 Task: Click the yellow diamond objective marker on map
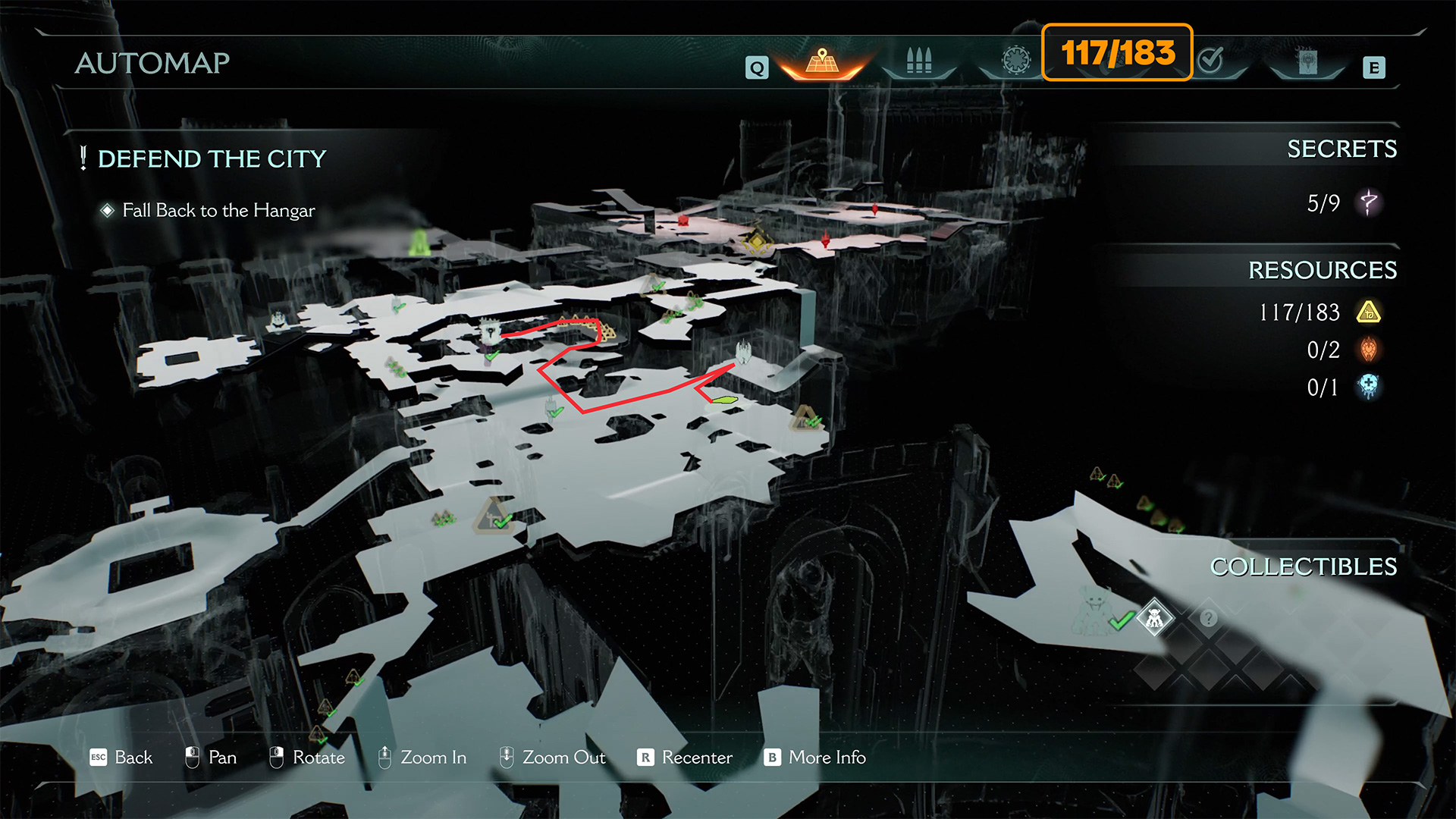pos(756,241)
